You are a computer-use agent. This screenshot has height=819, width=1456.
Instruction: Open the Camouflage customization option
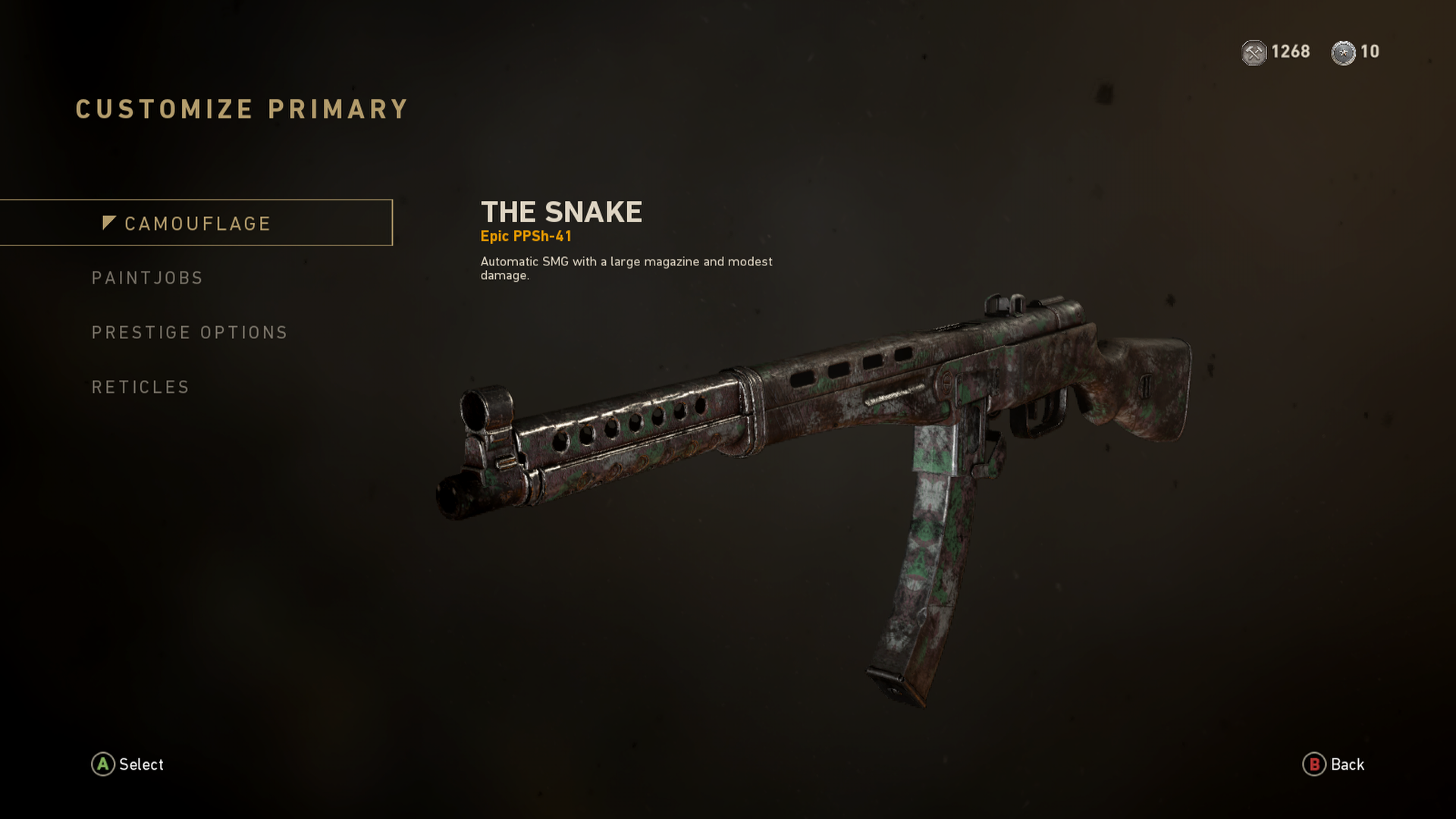(197, 224)
